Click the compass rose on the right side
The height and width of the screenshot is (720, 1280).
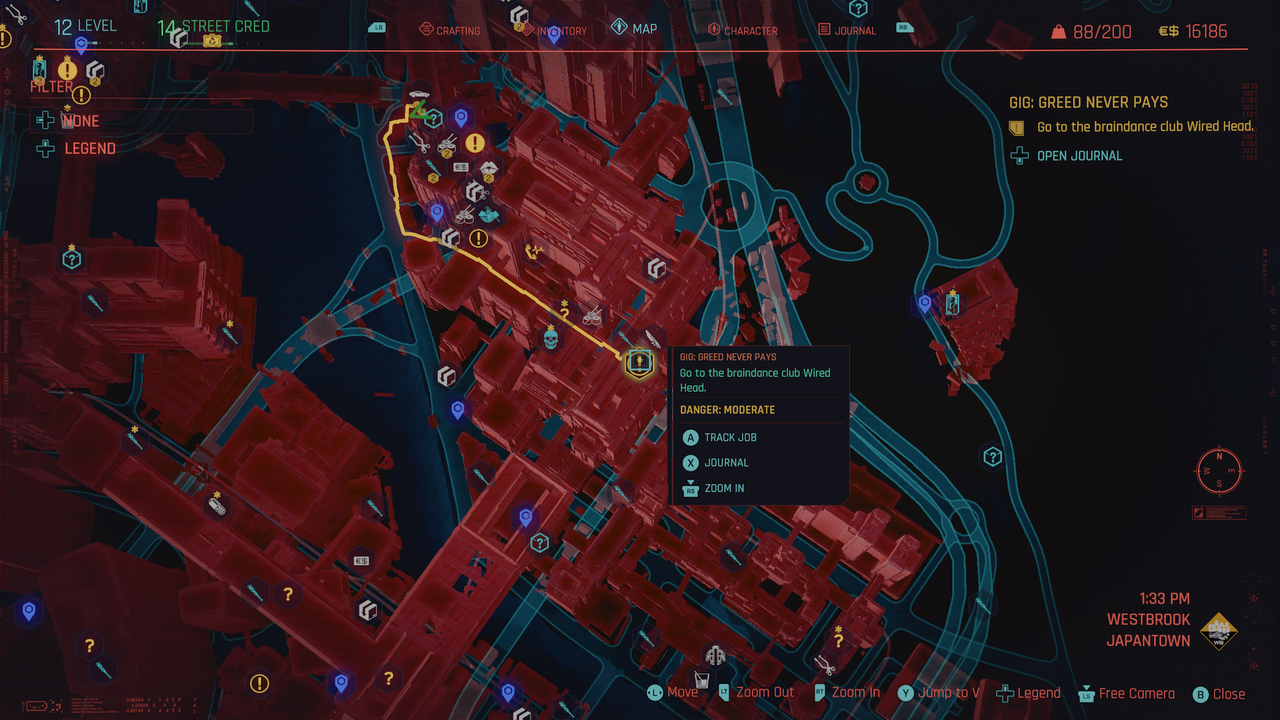1217,470
